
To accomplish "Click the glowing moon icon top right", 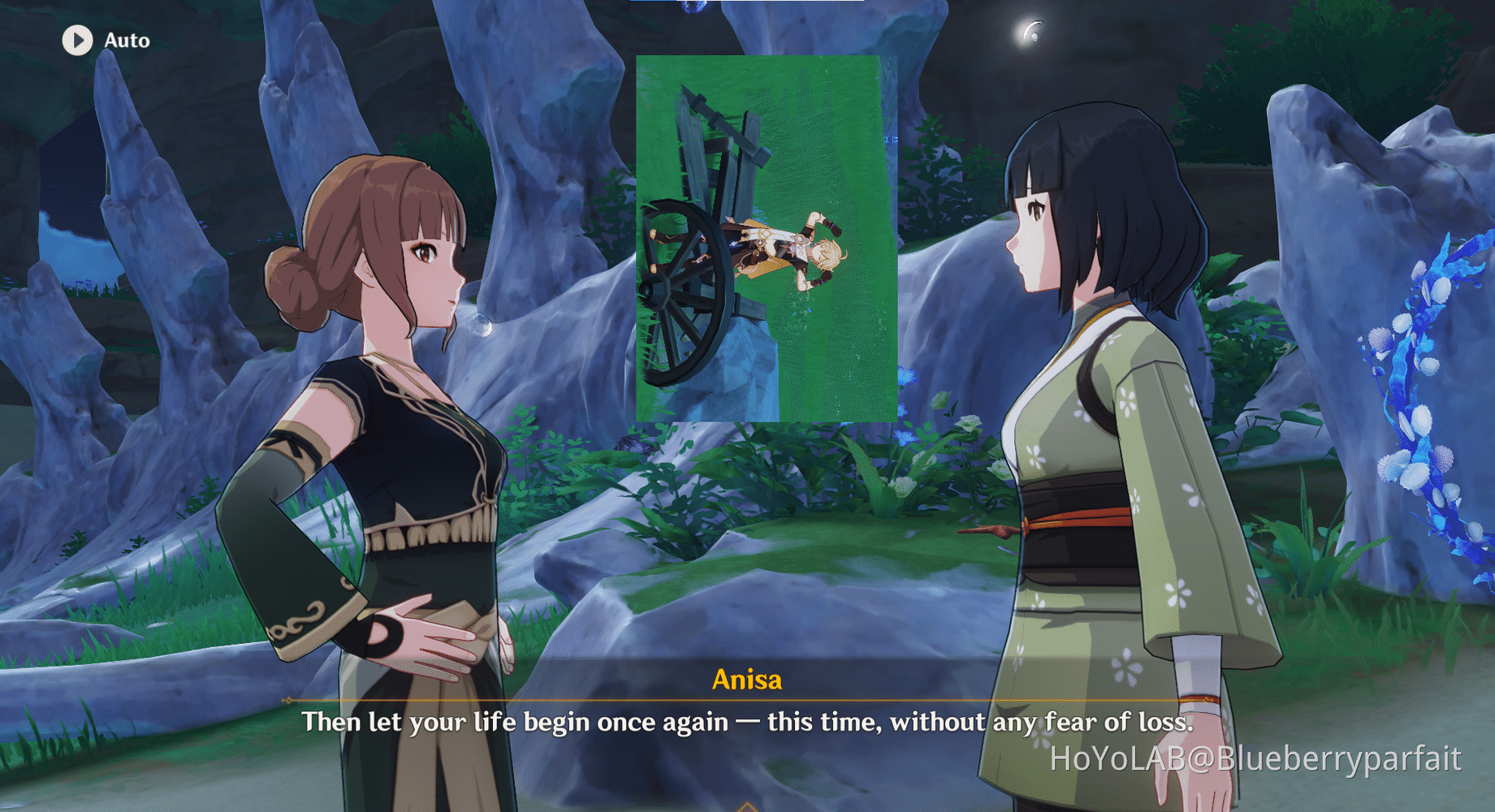I will point(1030,30).
